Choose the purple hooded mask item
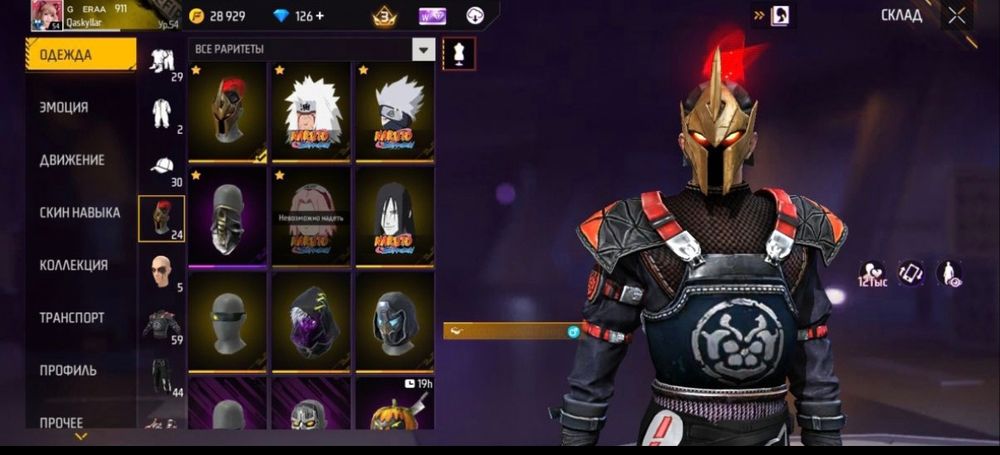Viewport: 1000px width, 455px height. (311, 320)
